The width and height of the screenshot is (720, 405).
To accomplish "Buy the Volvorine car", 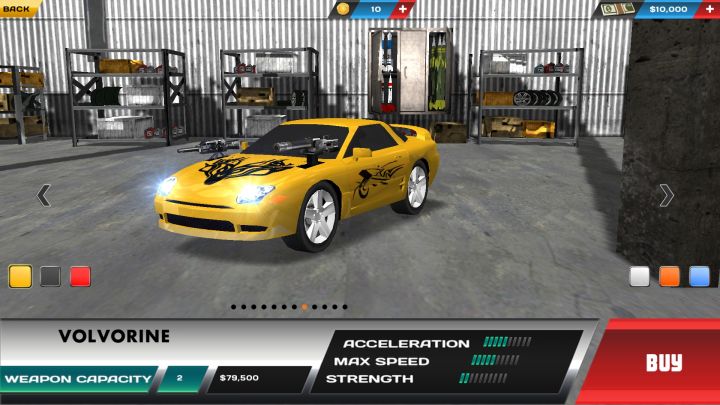I will [x=663, y=362].
